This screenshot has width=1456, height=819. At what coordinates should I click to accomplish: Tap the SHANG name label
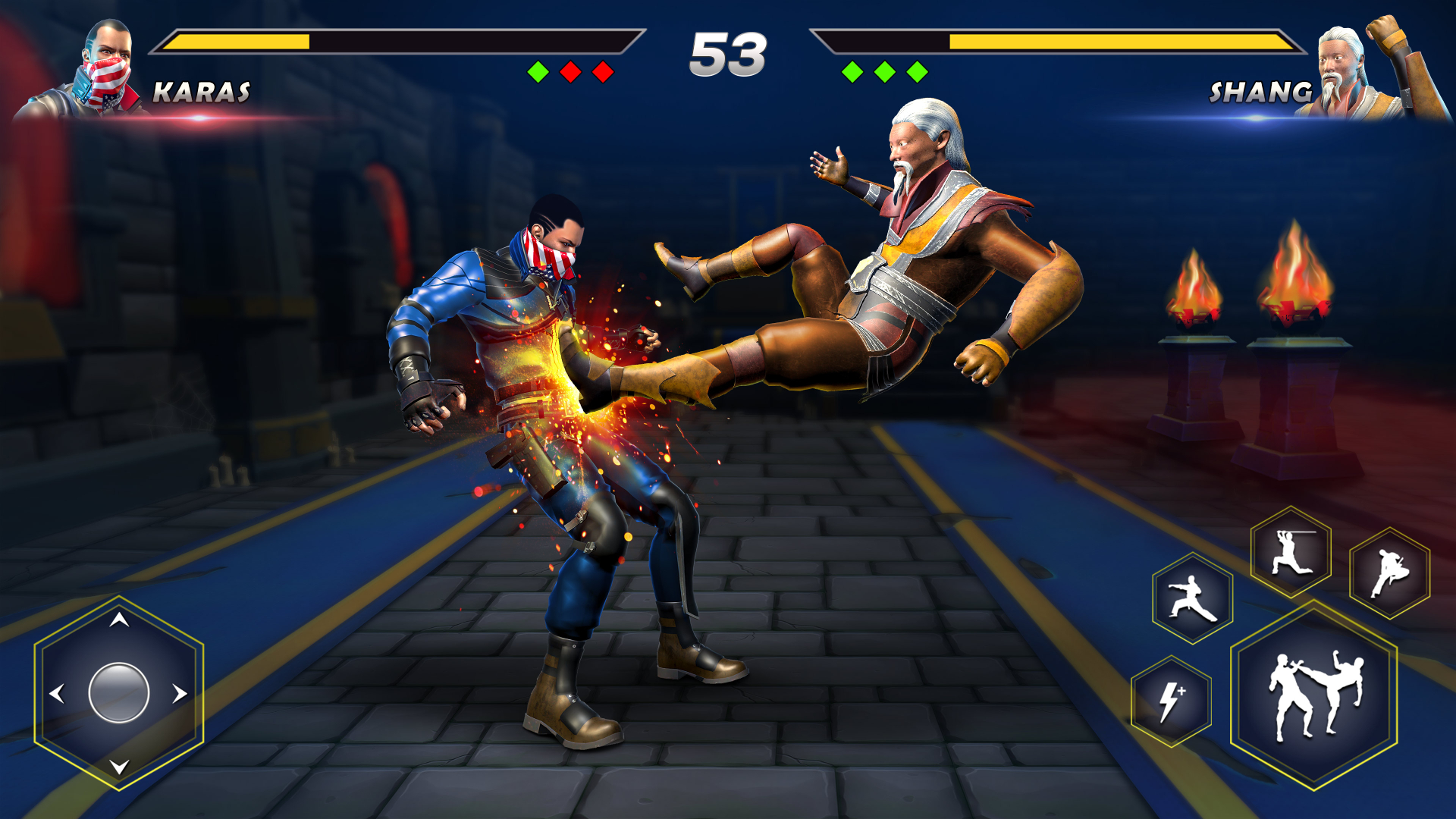tap(1261, 92)
